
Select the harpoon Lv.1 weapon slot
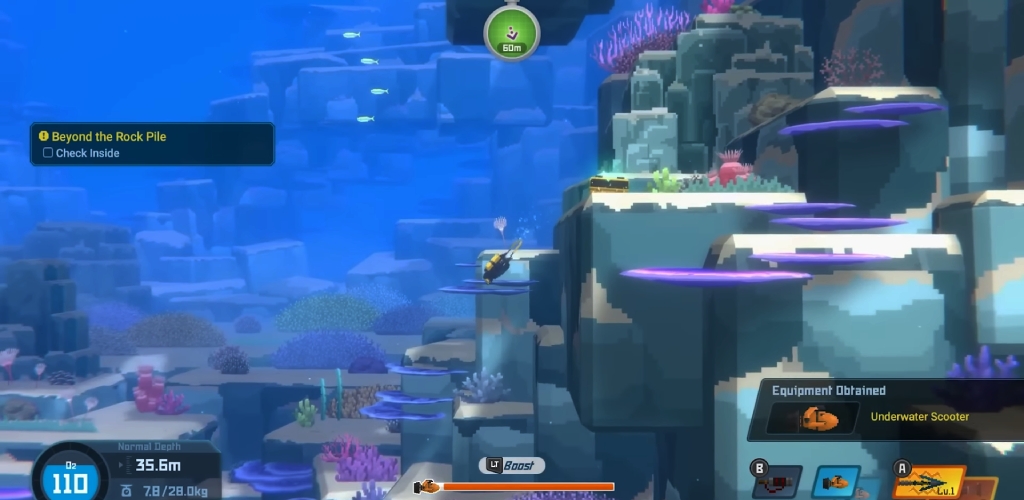pyautogui.click(x=930, y=483)
